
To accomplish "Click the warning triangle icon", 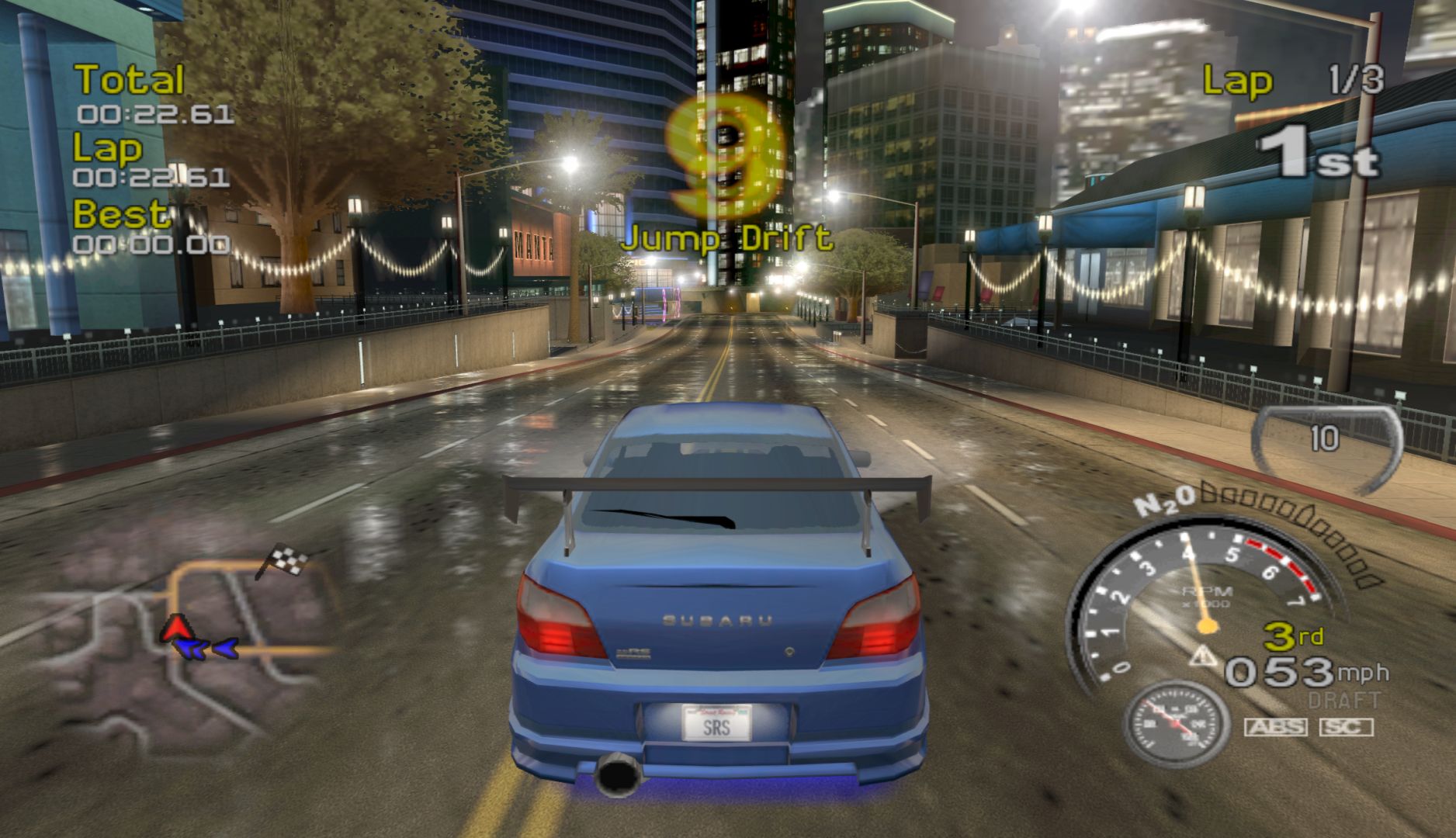I will click(x=1205, y=657).
